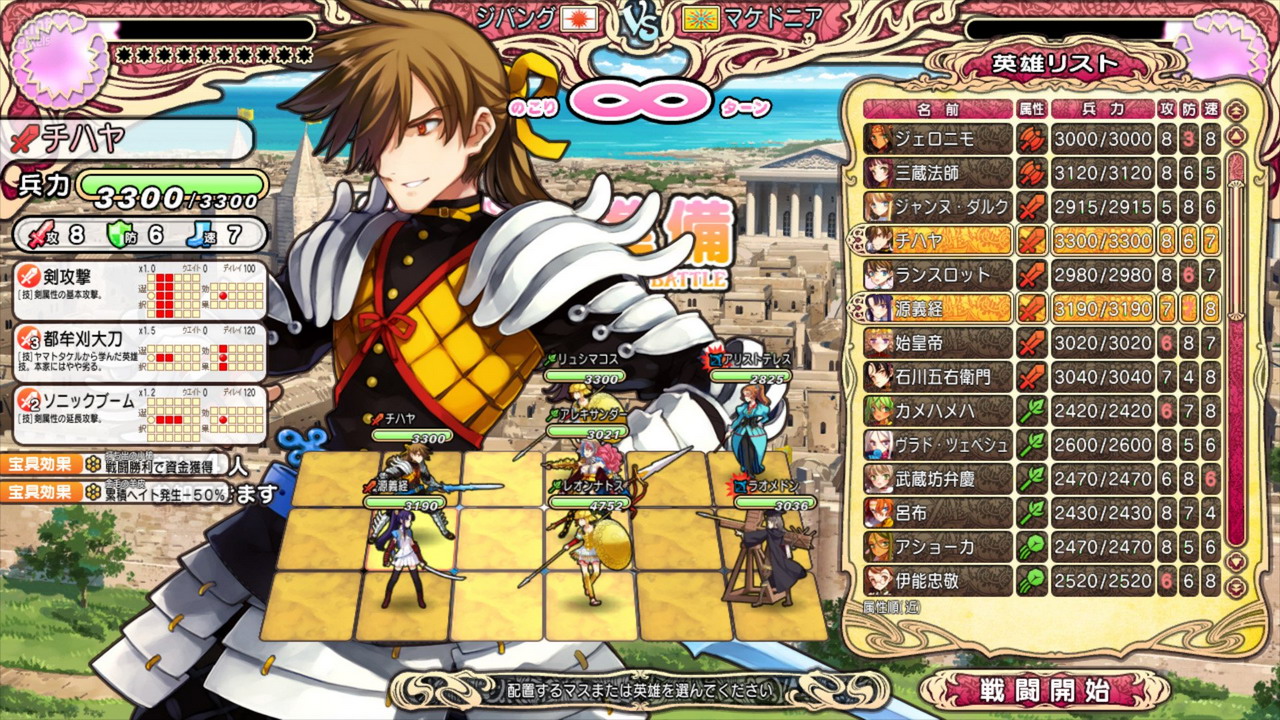Select 石川五右衛門 from the hero list

[x=938, y=377]
